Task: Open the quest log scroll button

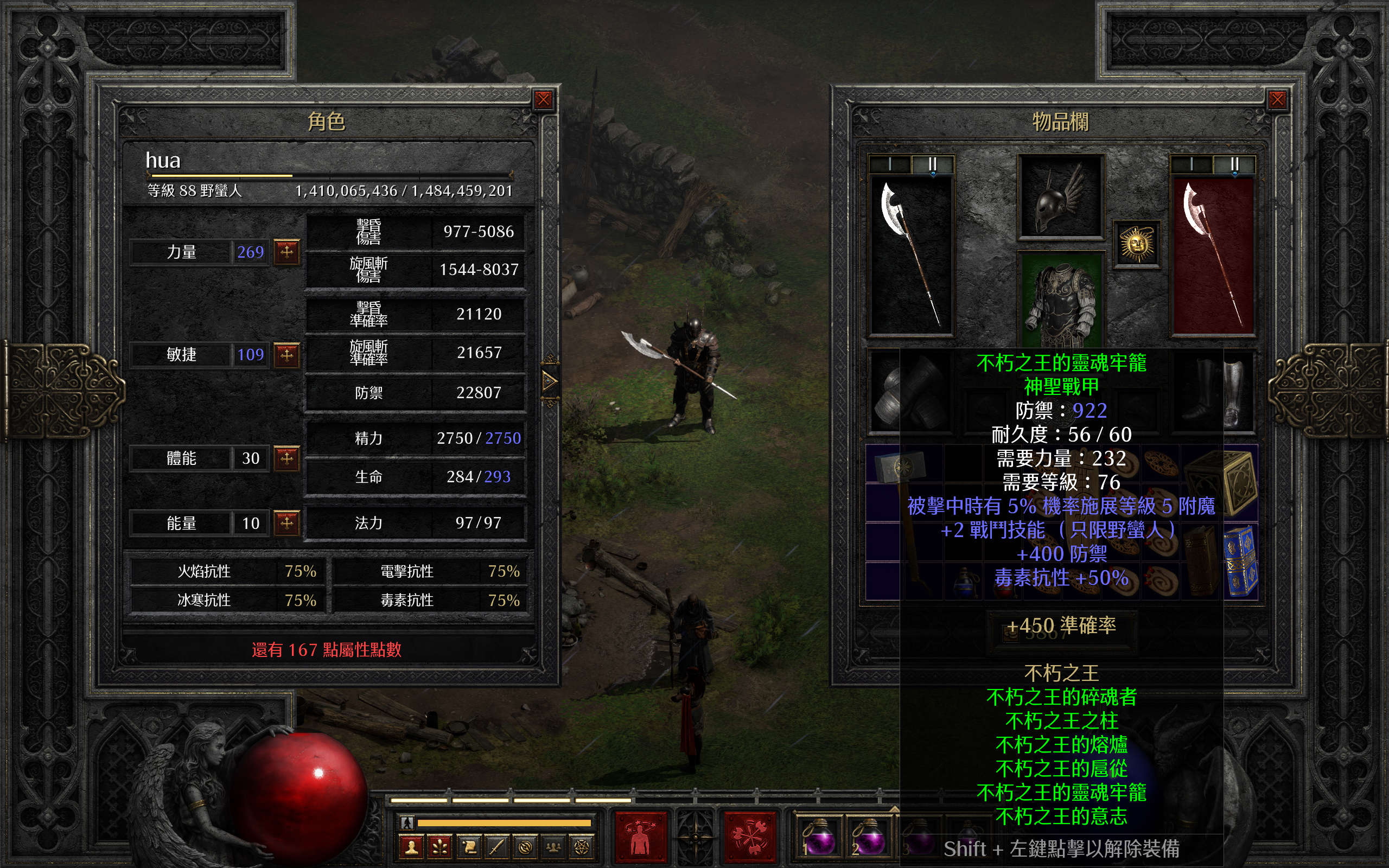Action: click(x=468, y=847)
